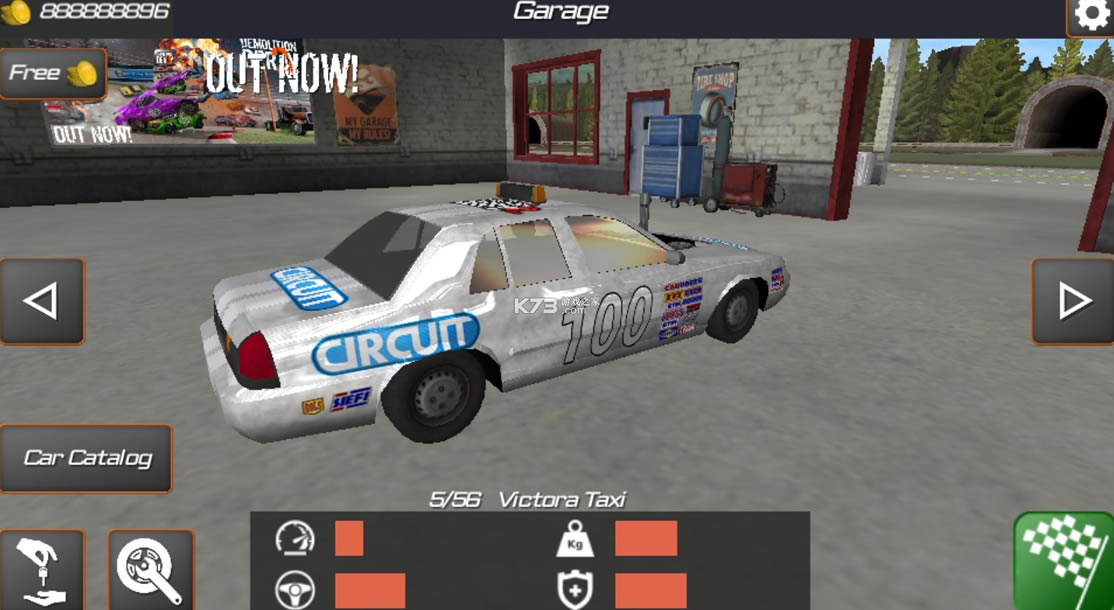Screen dimensions: 1114x610
Task: Start the race with the checkered flag
Action: click(x=1064, y=562)
